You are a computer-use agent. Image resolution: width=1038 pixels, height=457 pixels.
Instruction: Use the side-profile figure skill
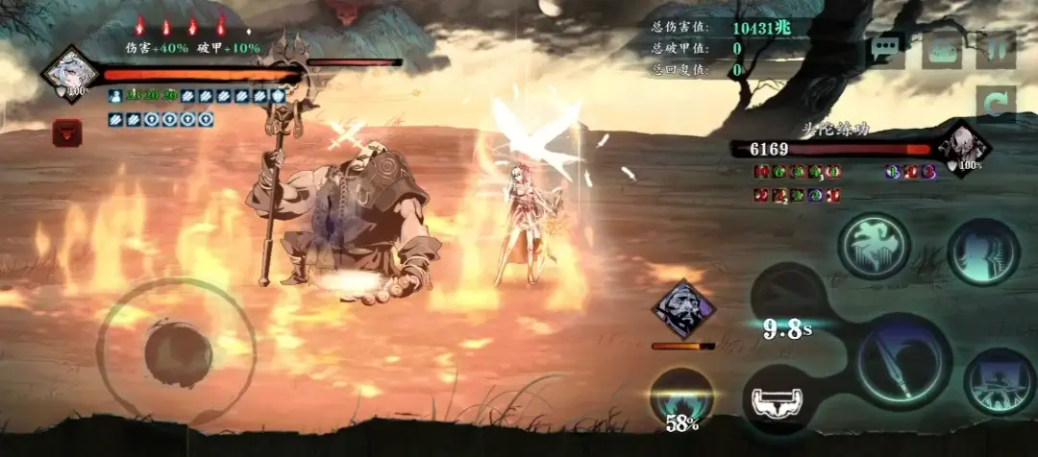983,251
